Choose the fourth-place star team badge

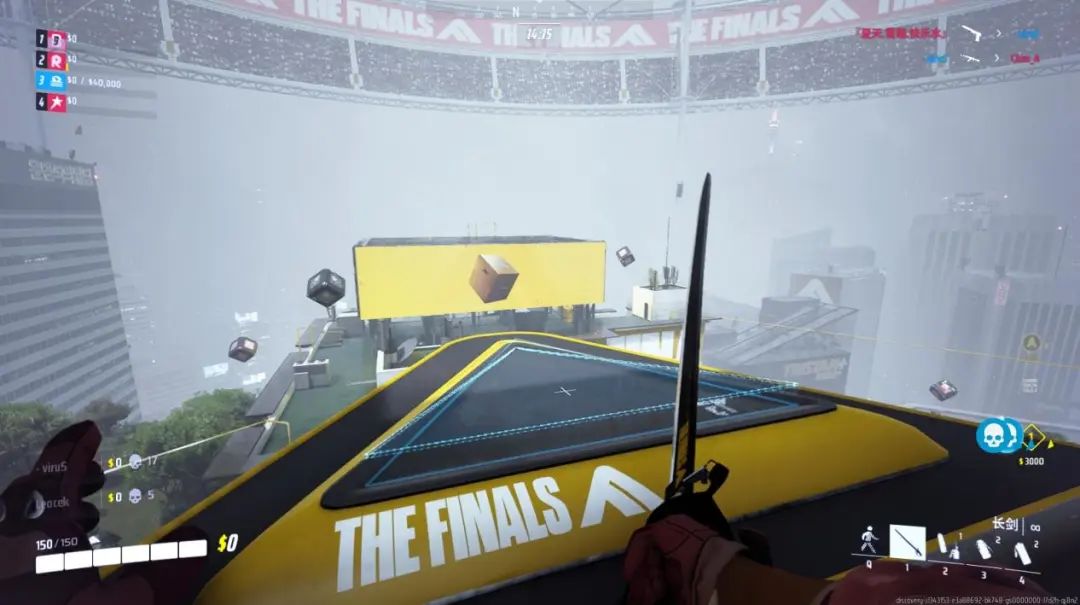tap(57, 101)
